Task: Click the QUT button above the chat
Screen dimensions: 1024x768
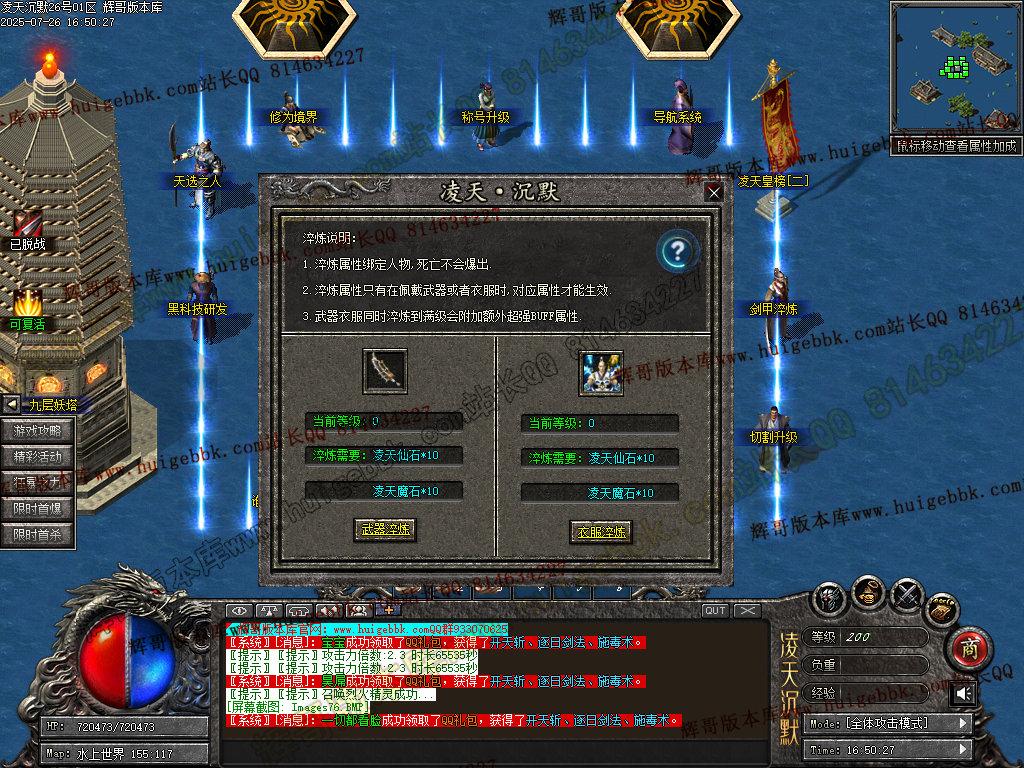Action: (715, 610)
